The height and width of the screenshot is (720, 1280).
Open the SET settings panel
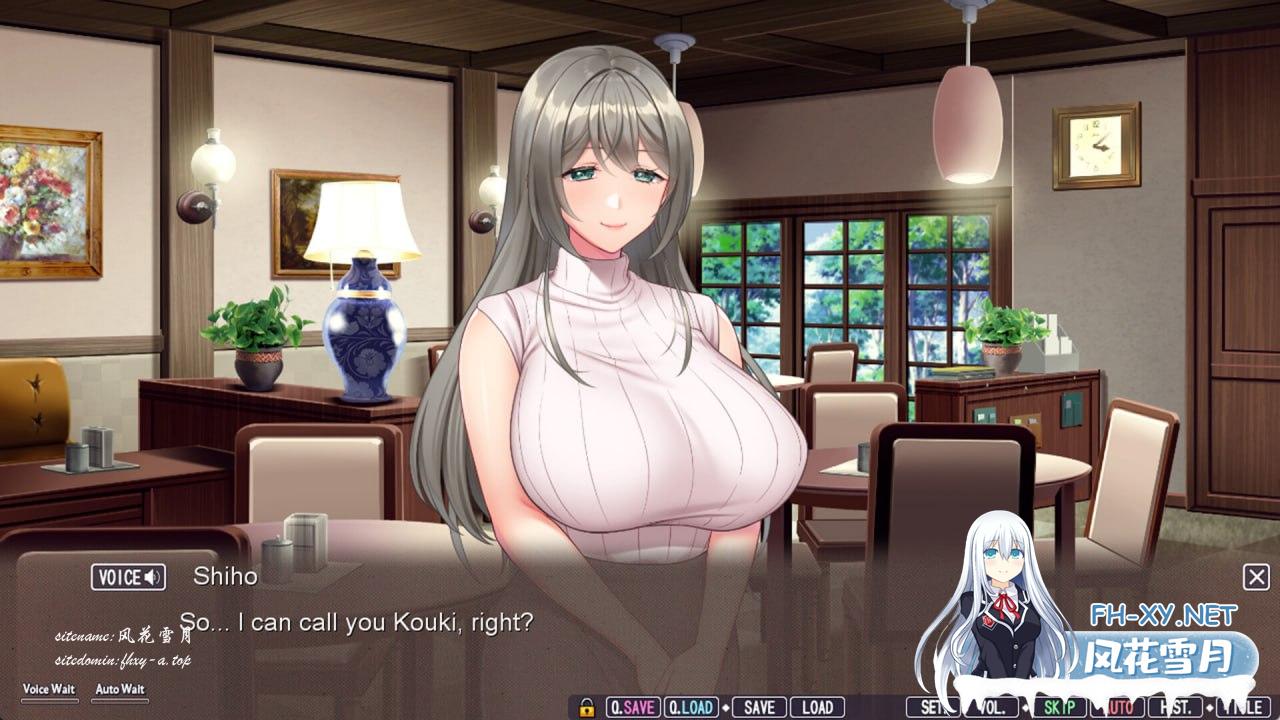coord(931,705)
